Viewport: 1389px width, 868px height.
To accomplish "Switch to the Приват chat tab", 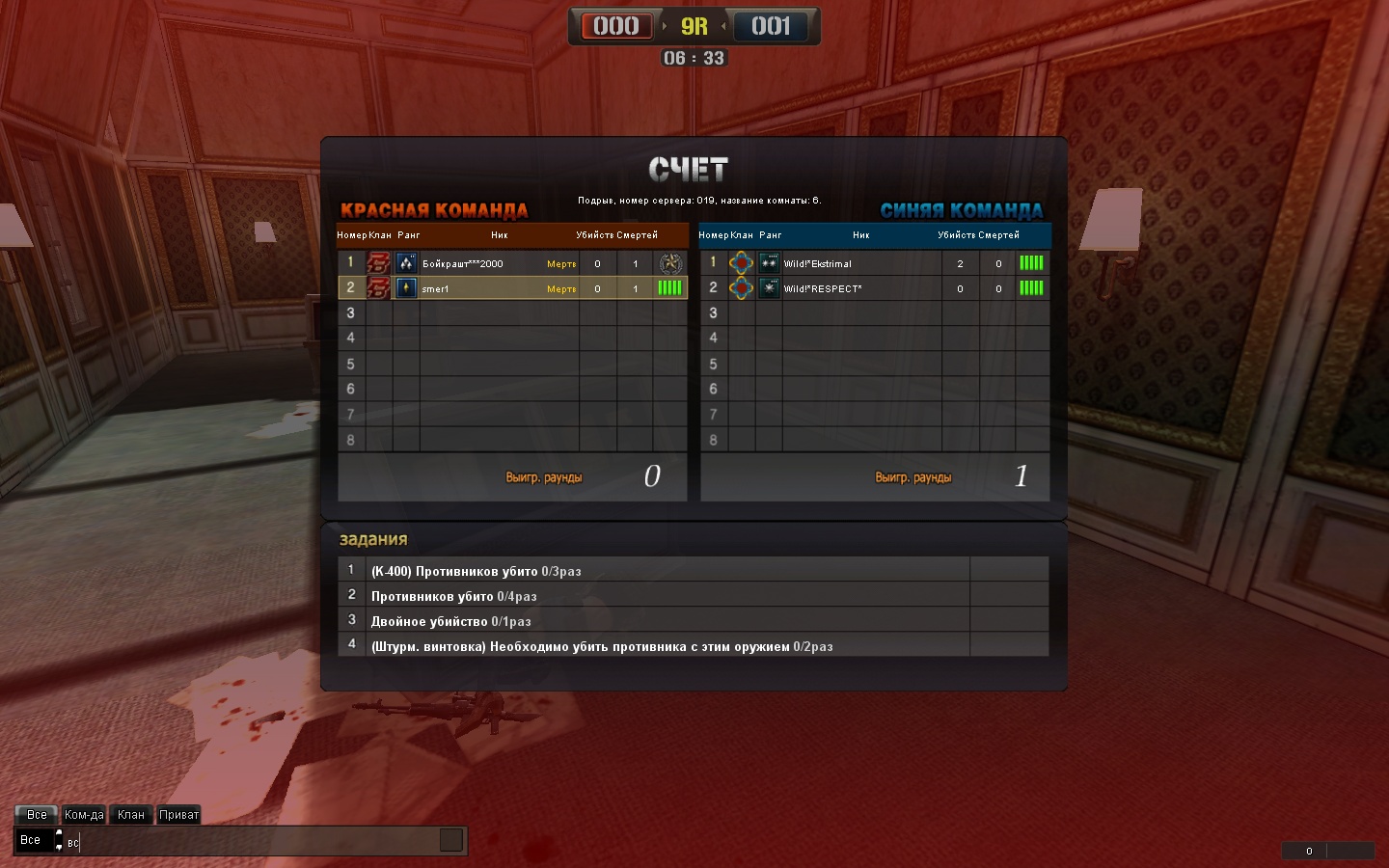I will click(x=178, y=815).
